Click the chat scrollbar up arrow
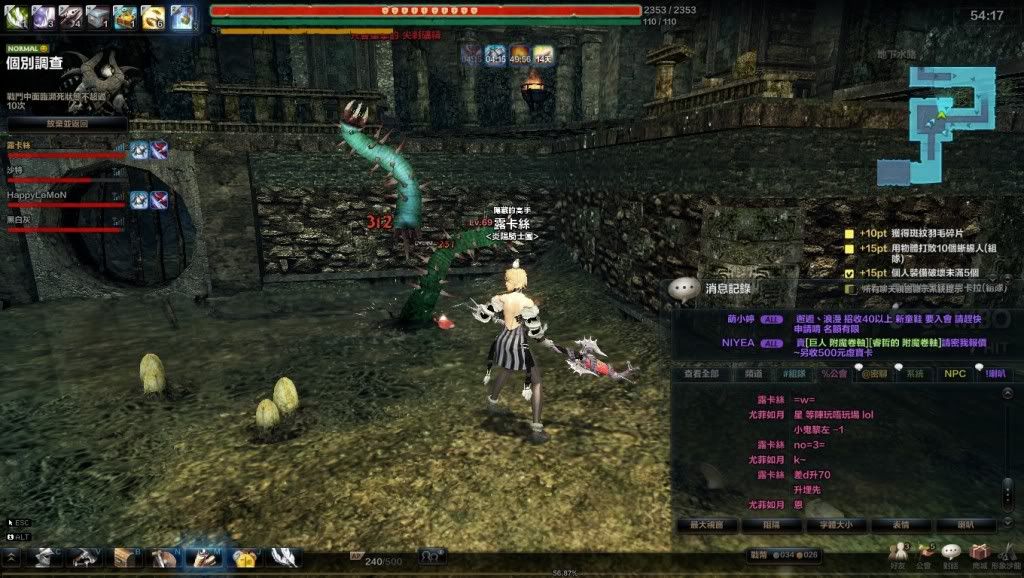 [1007, 395]
